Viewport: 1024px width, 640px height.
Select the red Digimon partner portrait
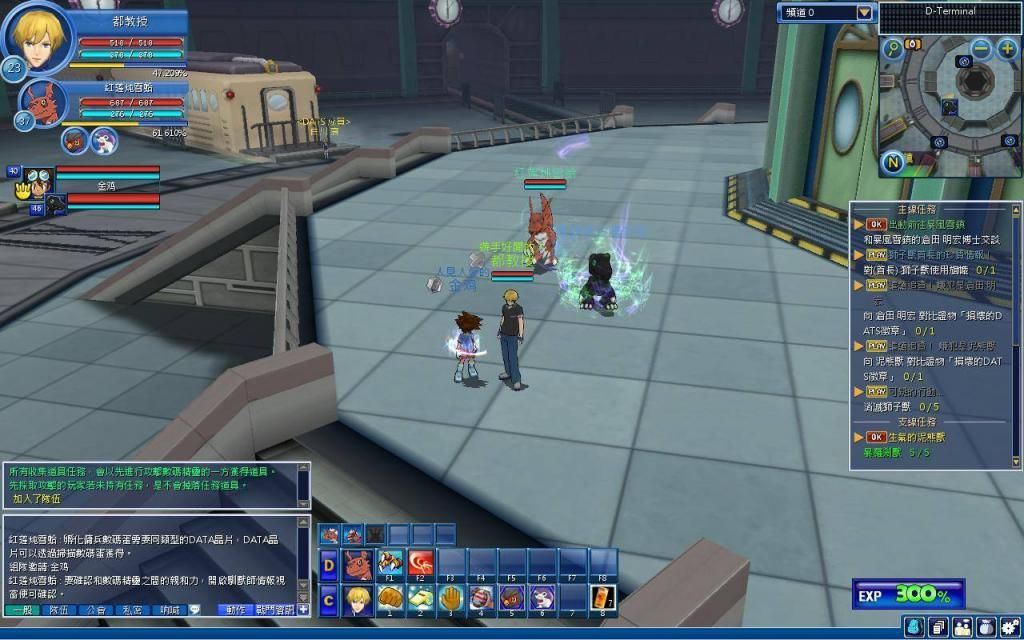[45, 101]
